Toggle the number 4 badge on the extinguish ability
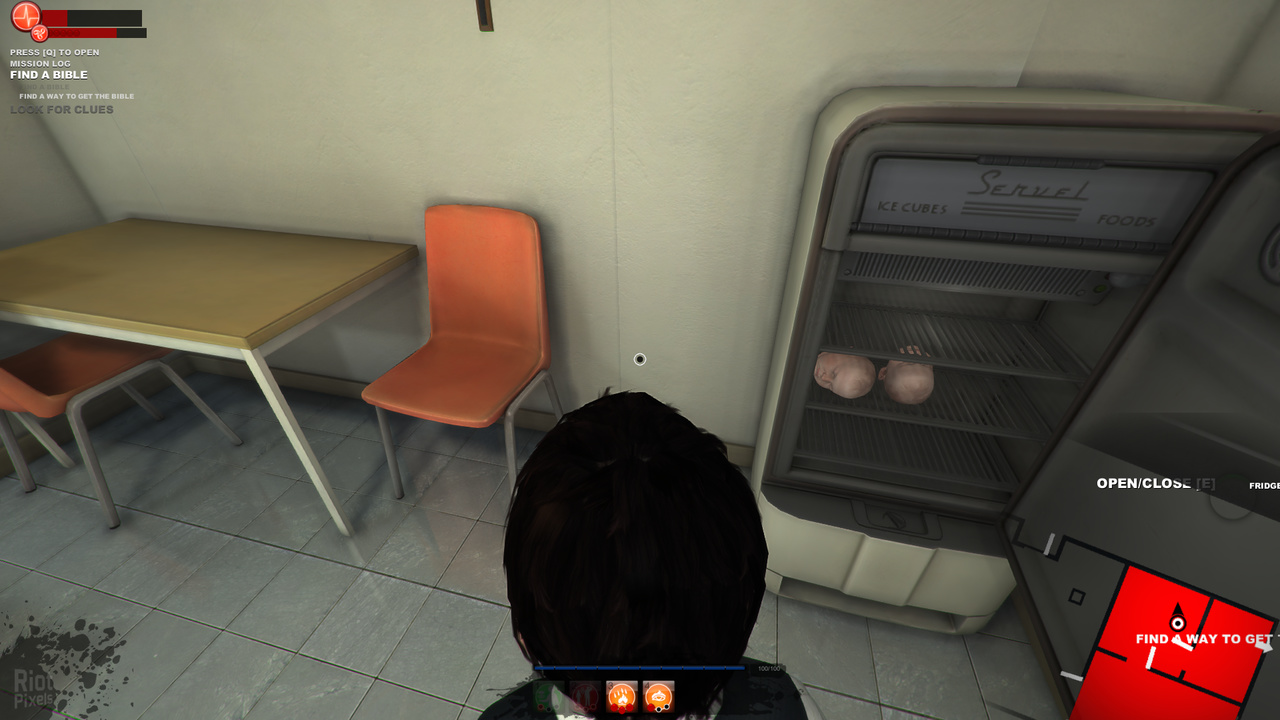This screenshot has width=1280, height=720. (x=646, y=684)
